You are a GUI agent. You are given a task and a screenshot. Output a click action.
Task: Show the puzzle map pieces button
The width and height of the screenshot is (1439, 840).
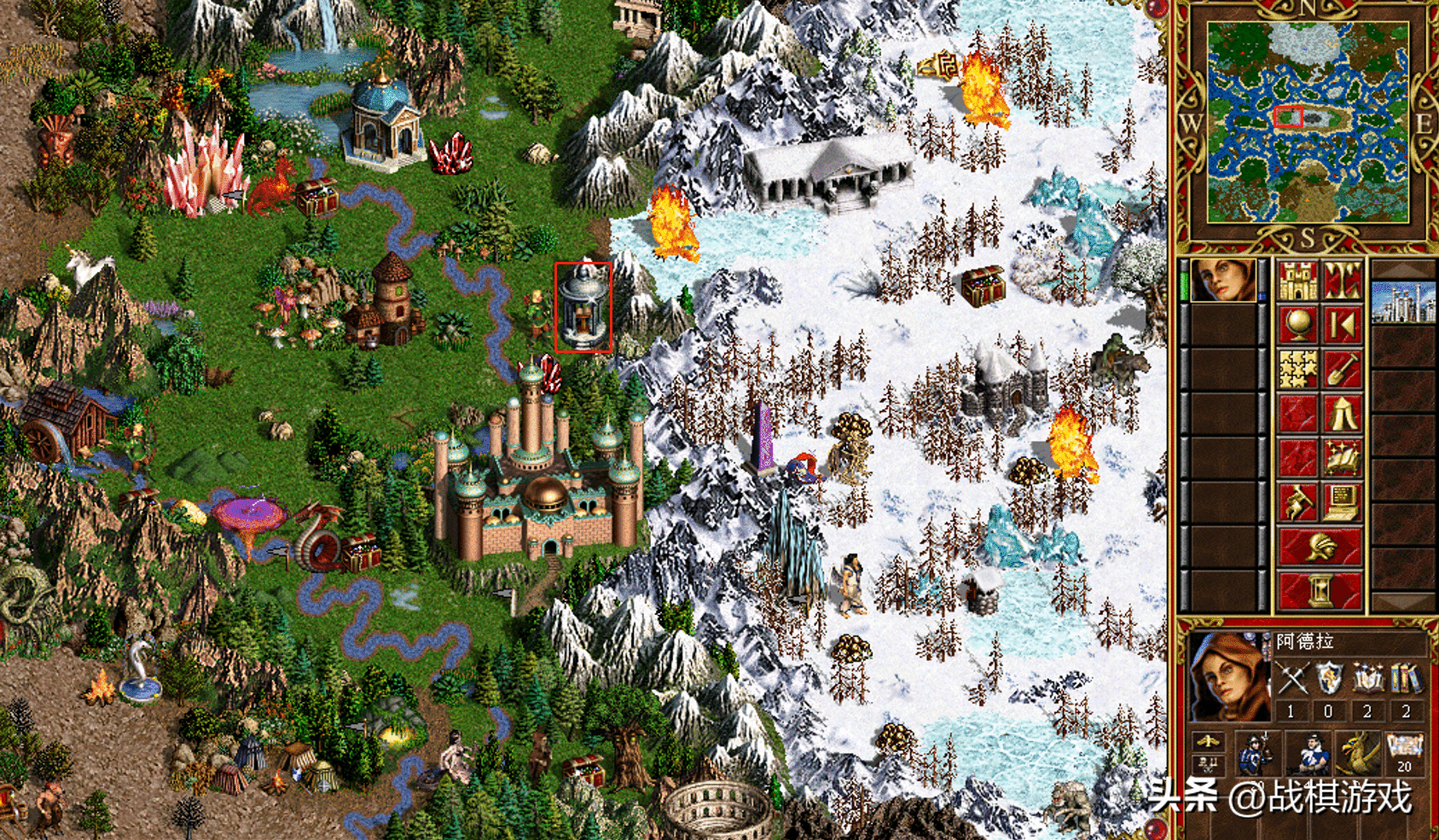point(1297,369)
